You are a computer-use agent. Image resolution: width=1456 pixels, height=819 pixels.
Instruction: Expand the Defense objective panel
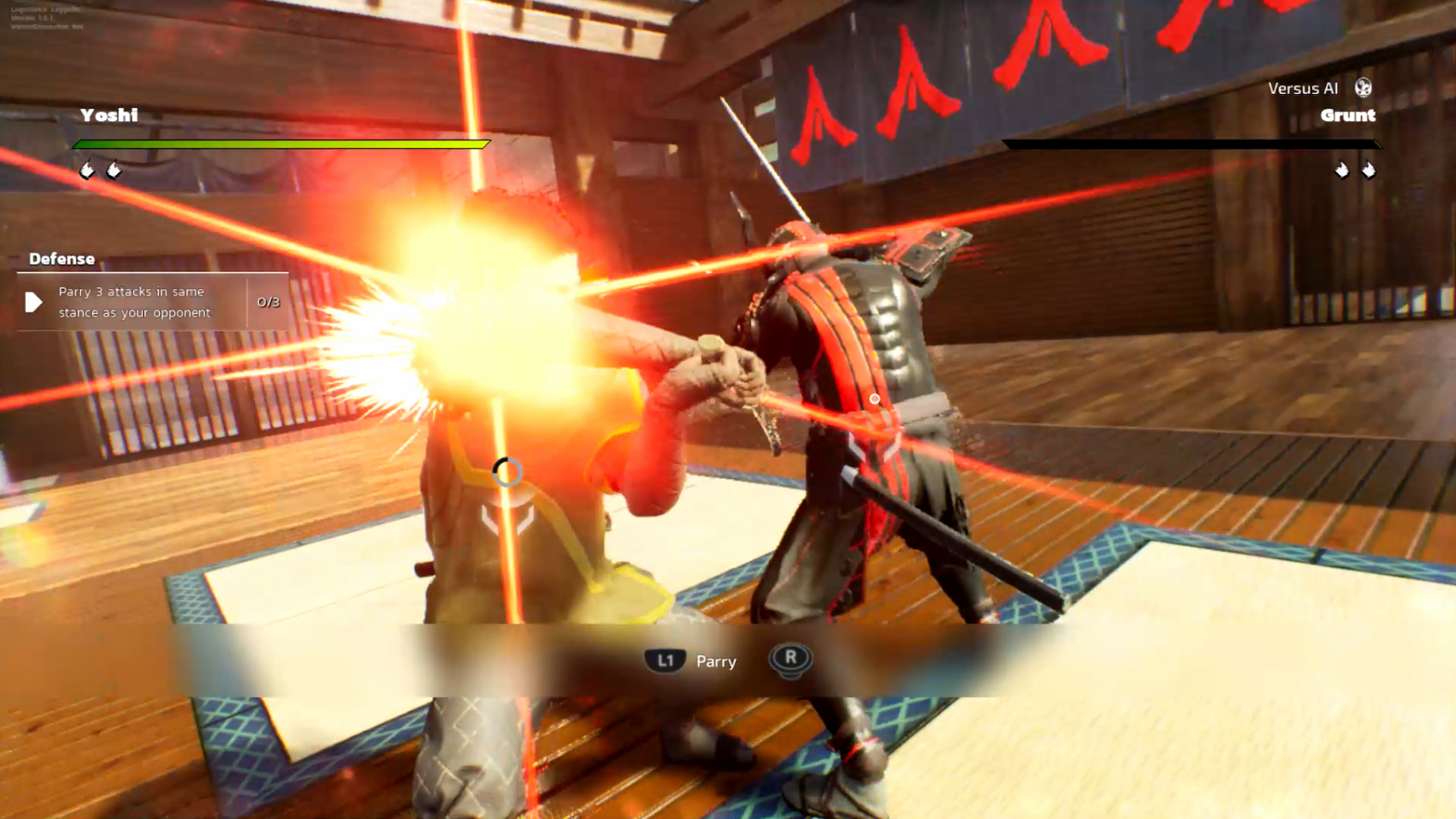(152, 302)
